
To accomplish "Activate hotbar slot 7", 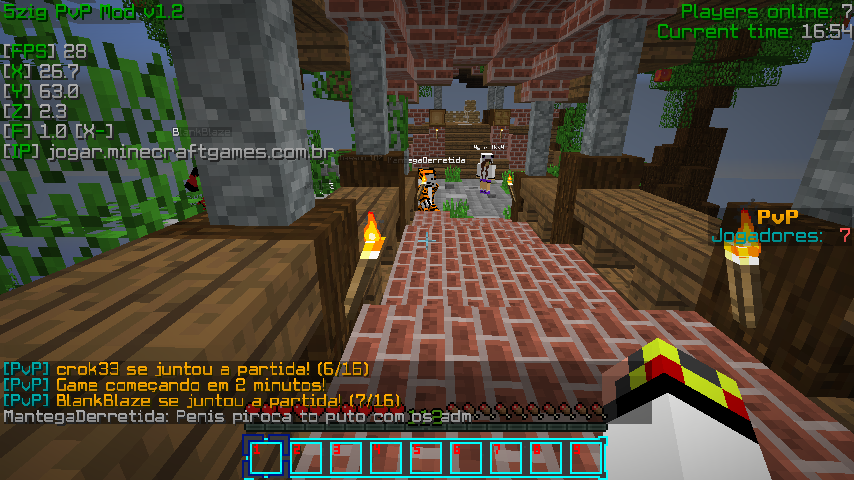I will 506,457.
